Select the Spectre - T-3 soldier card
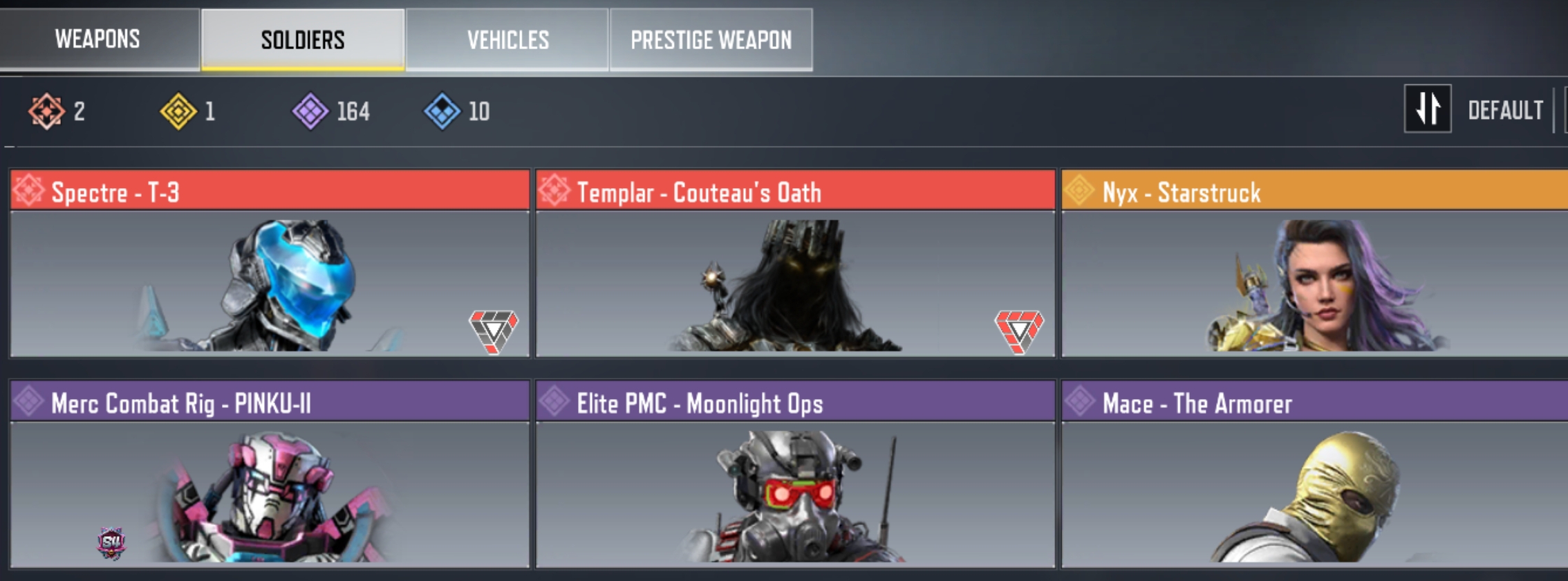This screenshot has width=1568, height=581. (270, 264)
